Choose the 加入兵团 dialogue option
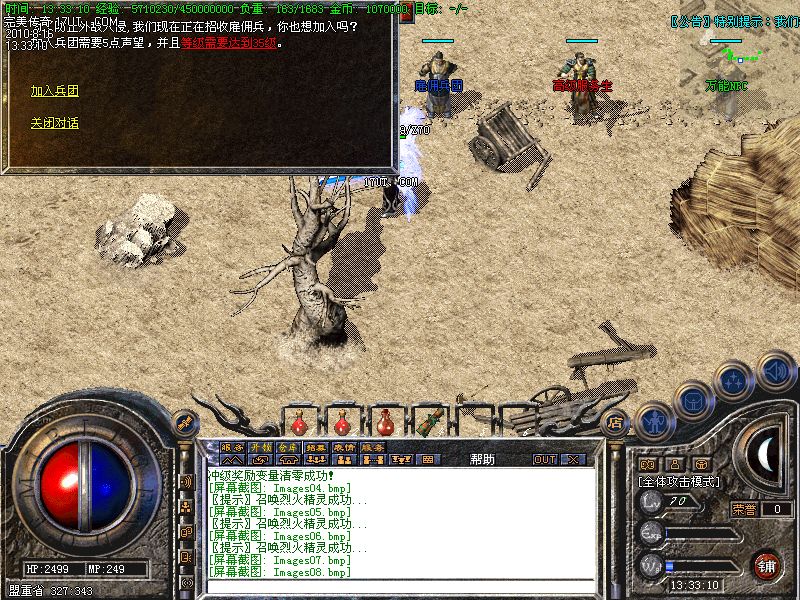The height and width of the screenshot is (600, 800). point(54,91)
